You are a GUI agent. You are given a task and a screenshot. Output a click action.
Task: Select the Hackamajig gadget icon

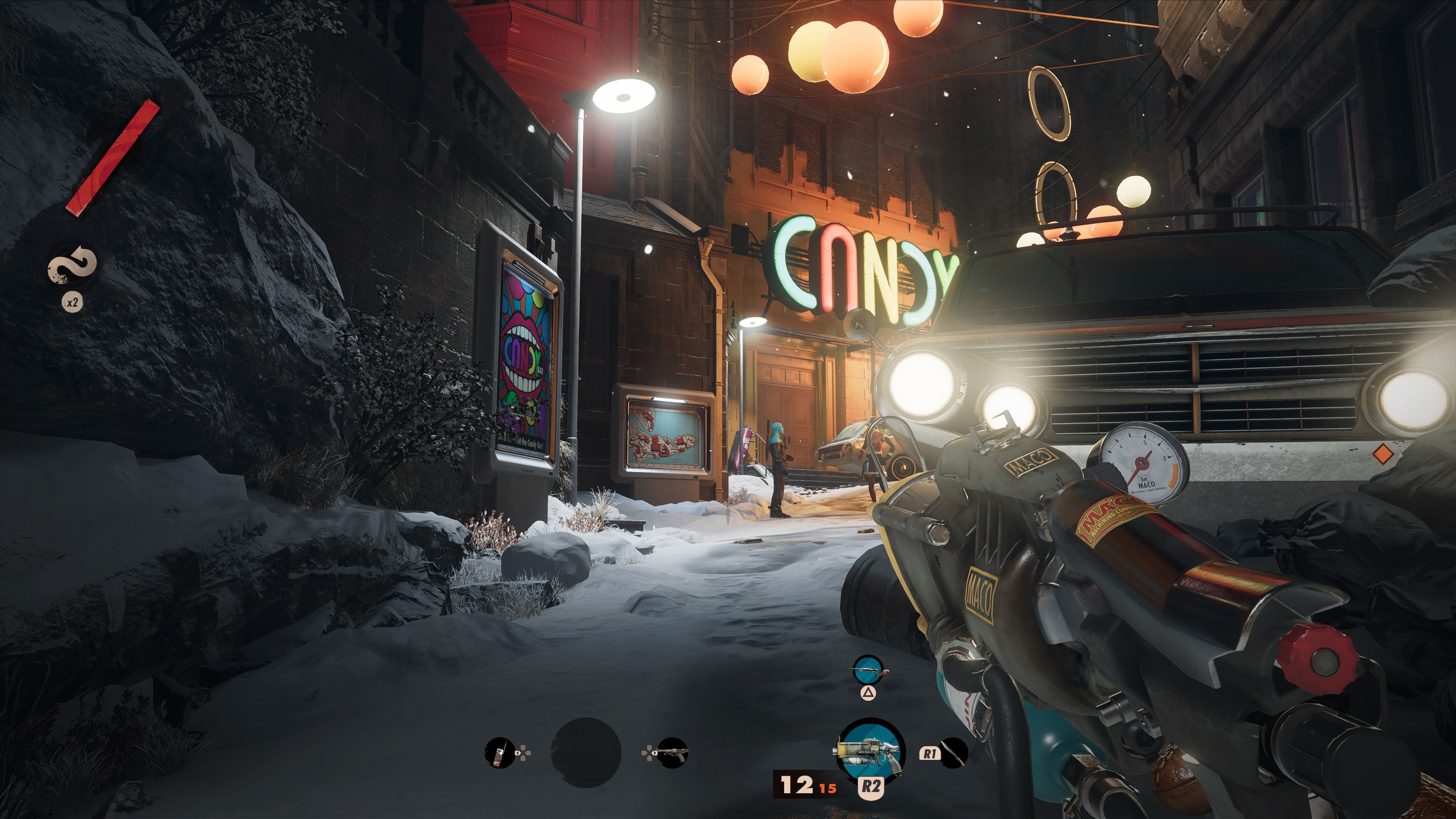coord(499,753)
